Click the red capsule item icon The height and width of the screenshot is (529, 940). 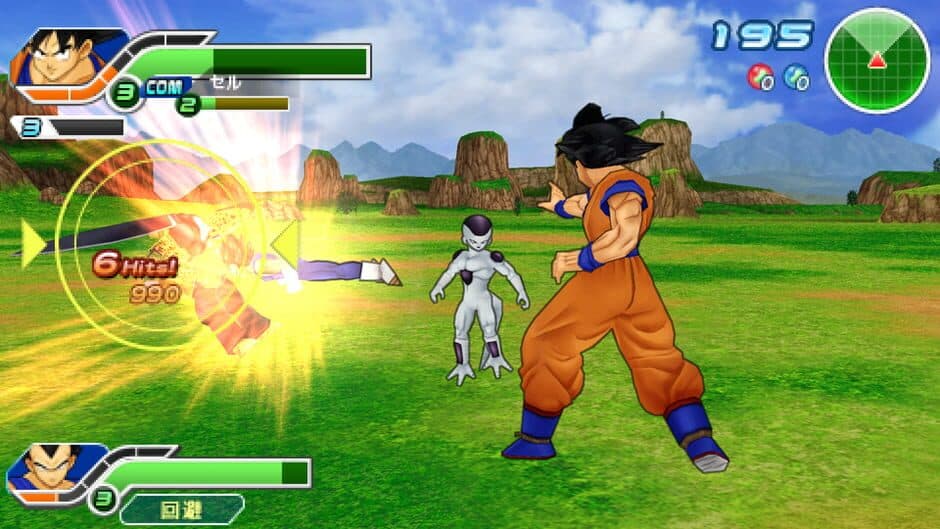(x=760, y=77)
